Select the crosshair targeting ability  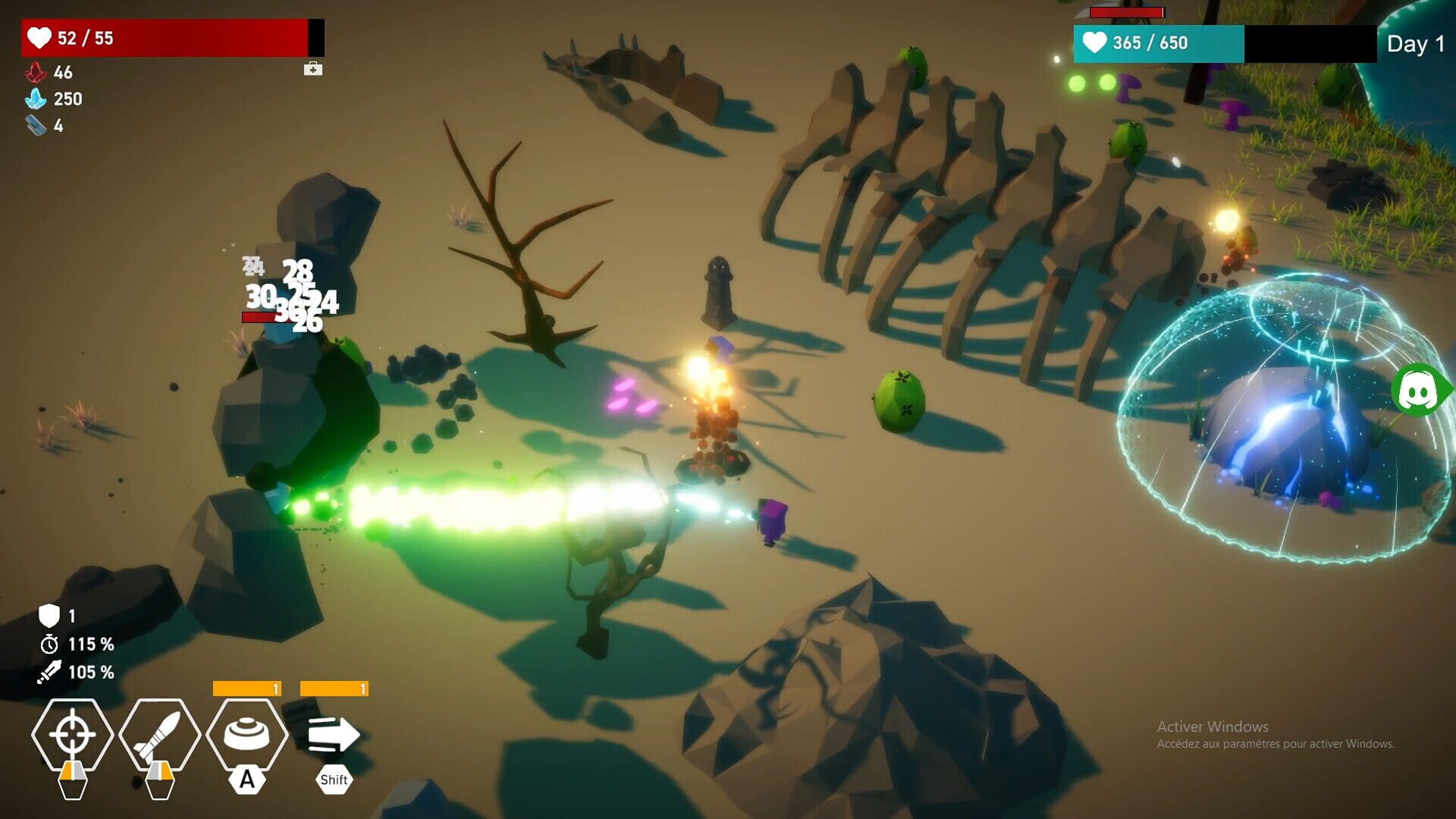click(72, 734)
